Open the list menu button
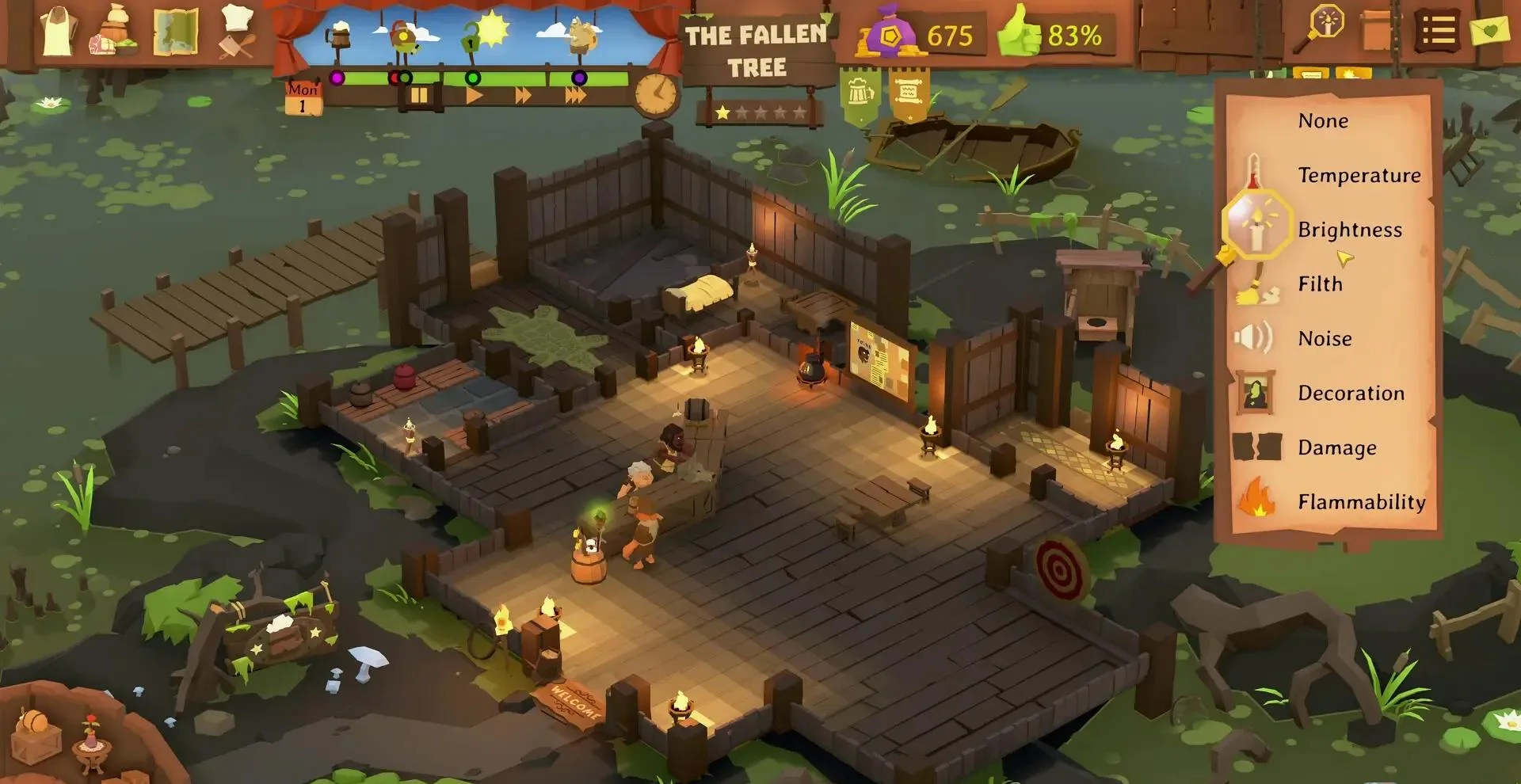 pyautogui.click(x=1439, y=32)
